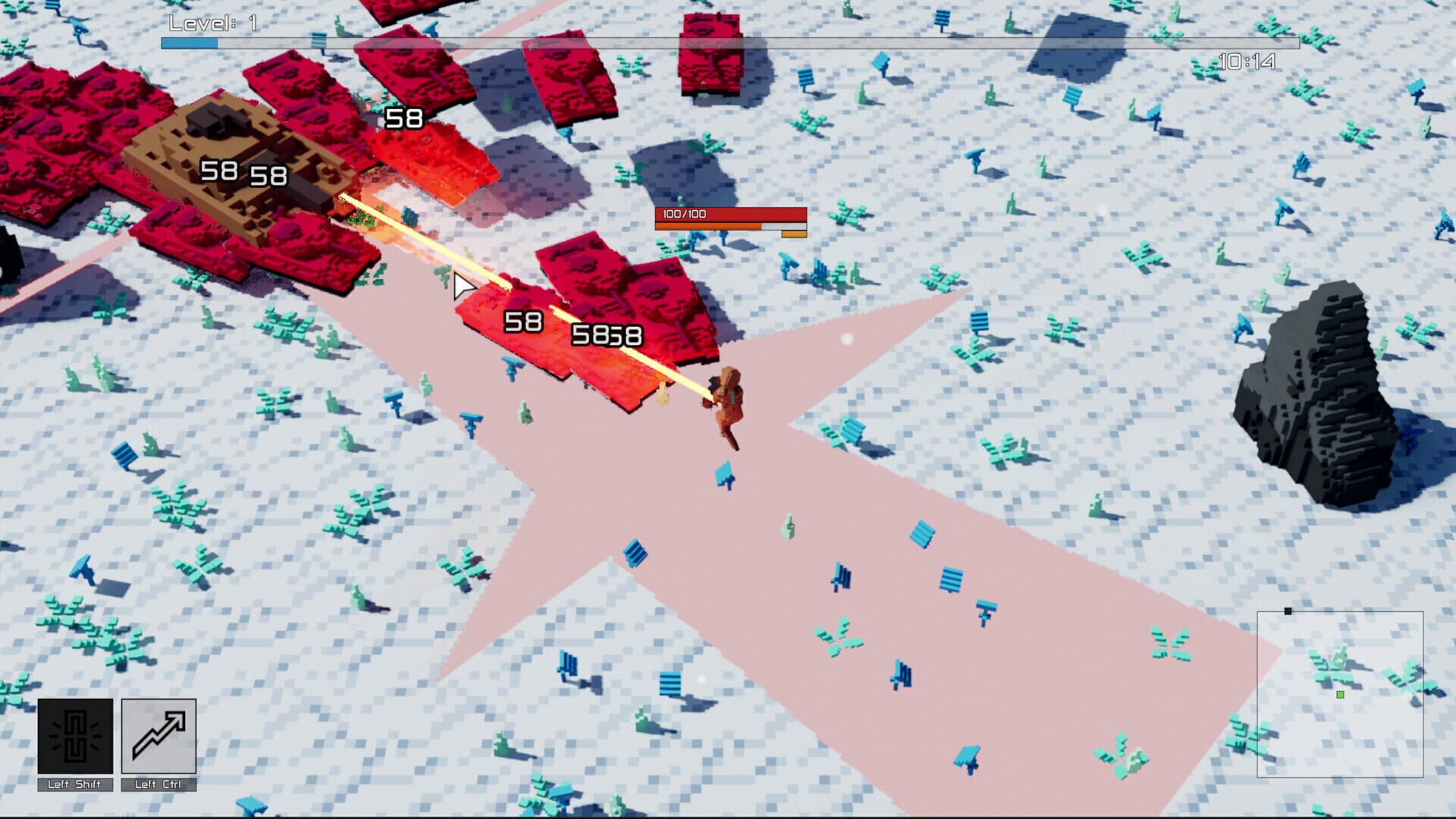This screenshot has width=1456, height=819.
Task: Click the 'Left Shift' keybind label
Action: click(x=74, y=786)
